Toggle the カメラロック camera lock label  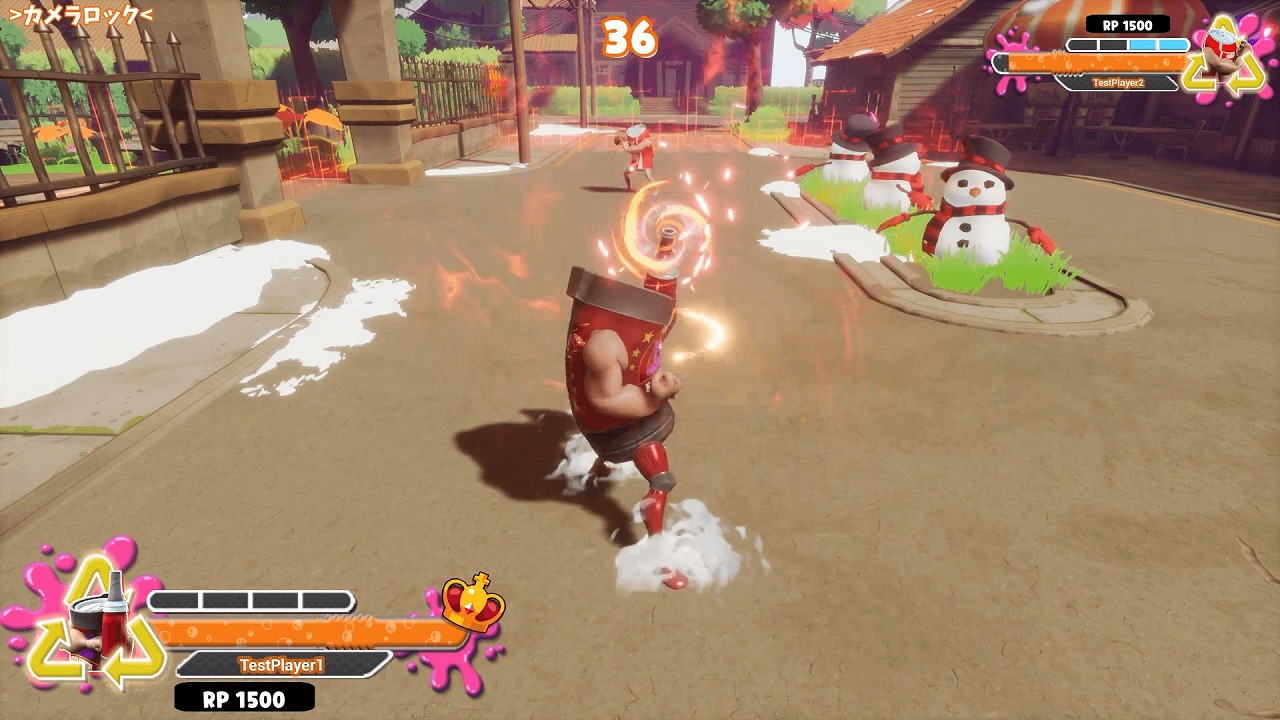[80, 16]
